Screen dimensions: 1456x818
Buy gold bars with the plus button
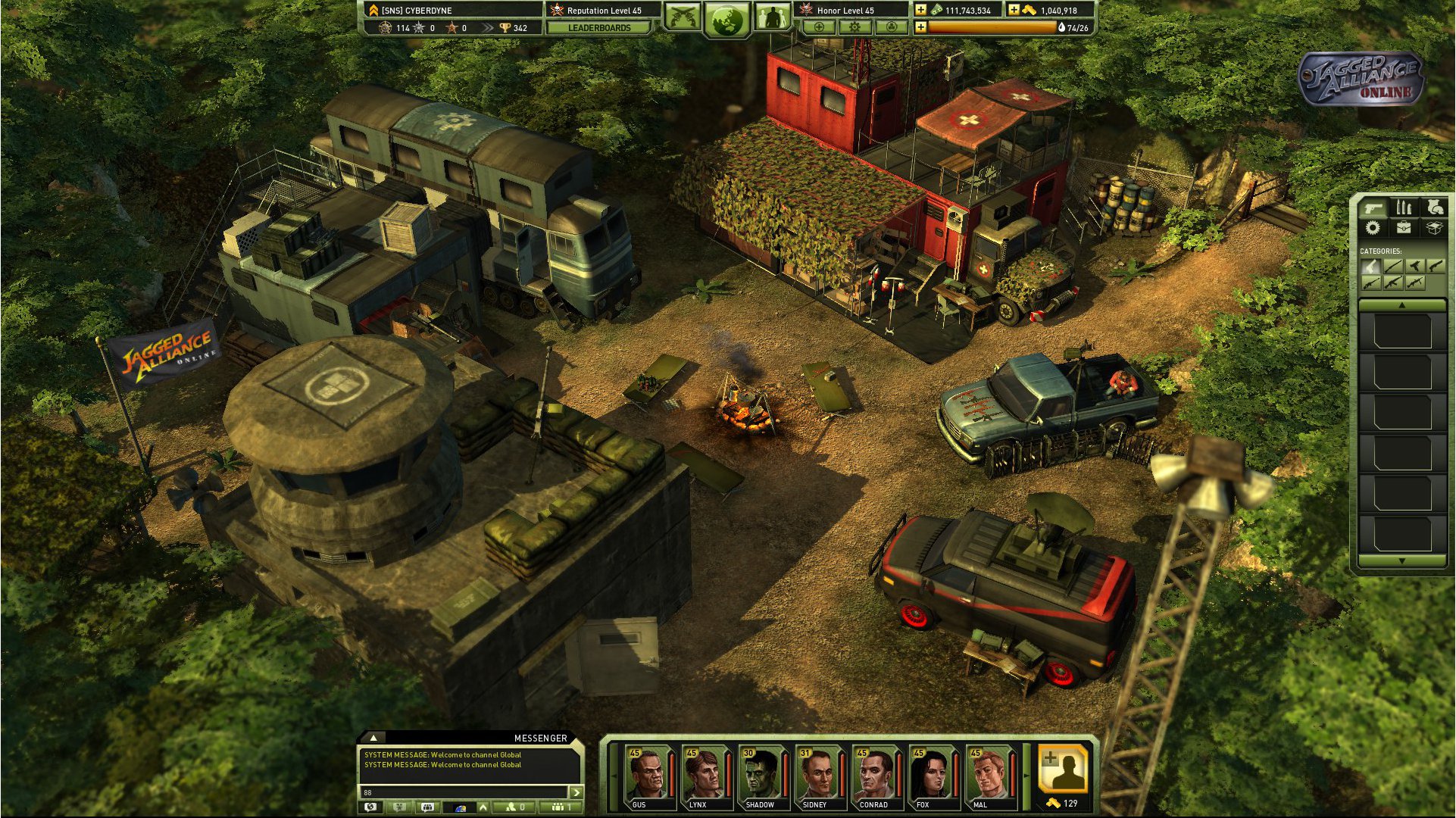(x=1014, y=10)
